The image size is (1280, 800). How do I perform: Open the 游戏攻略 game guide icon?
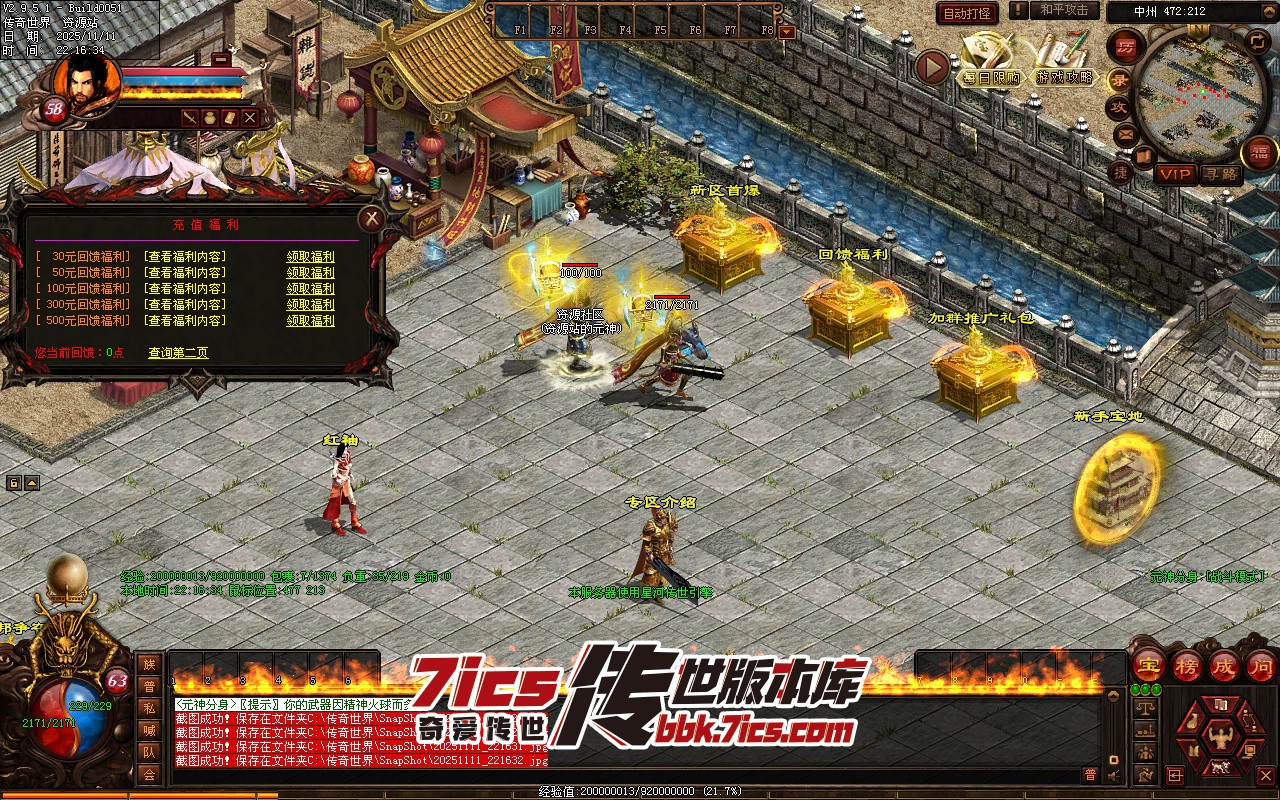pos(1064,62)
